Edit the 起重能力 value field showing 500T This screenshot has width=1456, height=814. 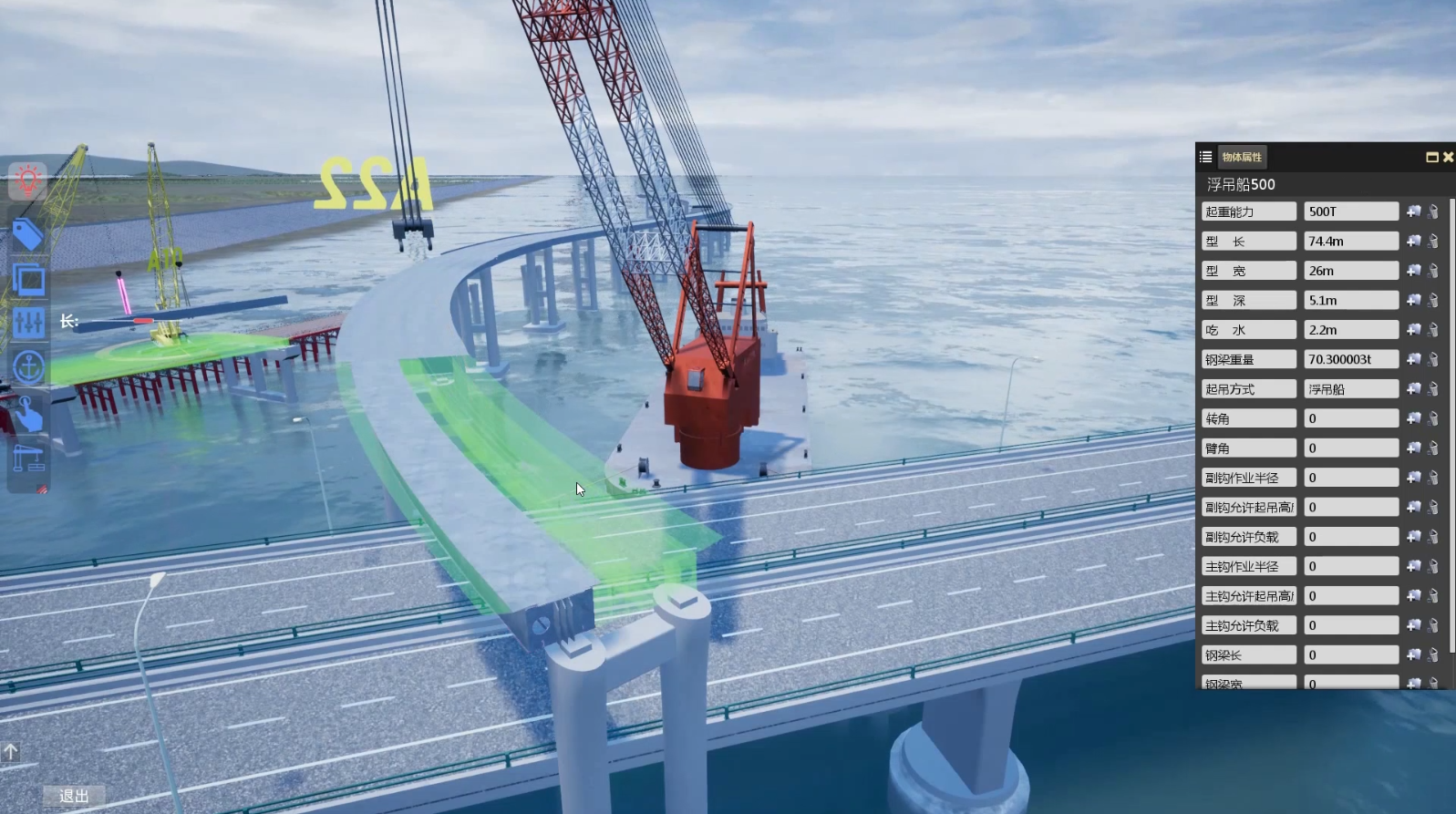click(x=1350, y=211)
